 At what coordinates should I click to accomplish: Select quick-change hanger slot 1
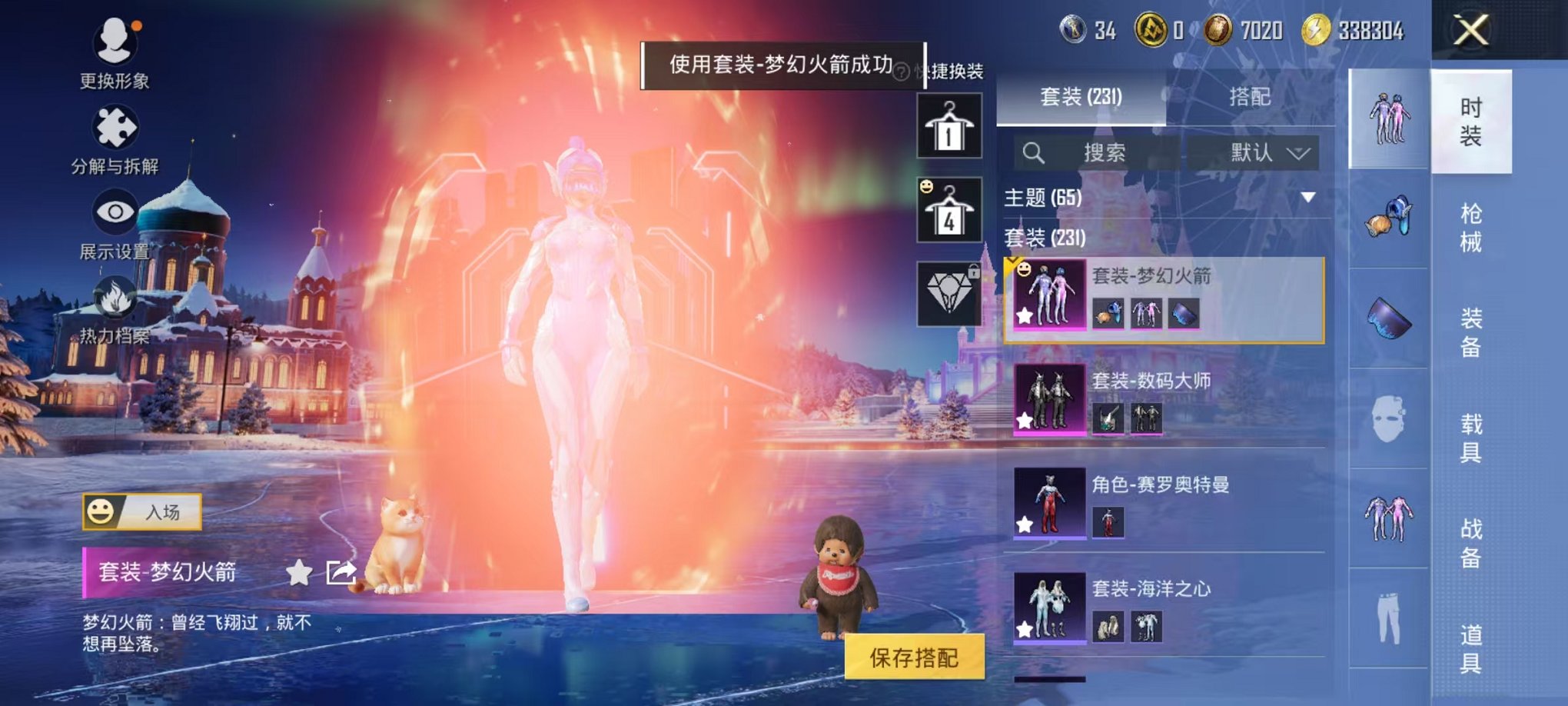click(x=951, y=125)
